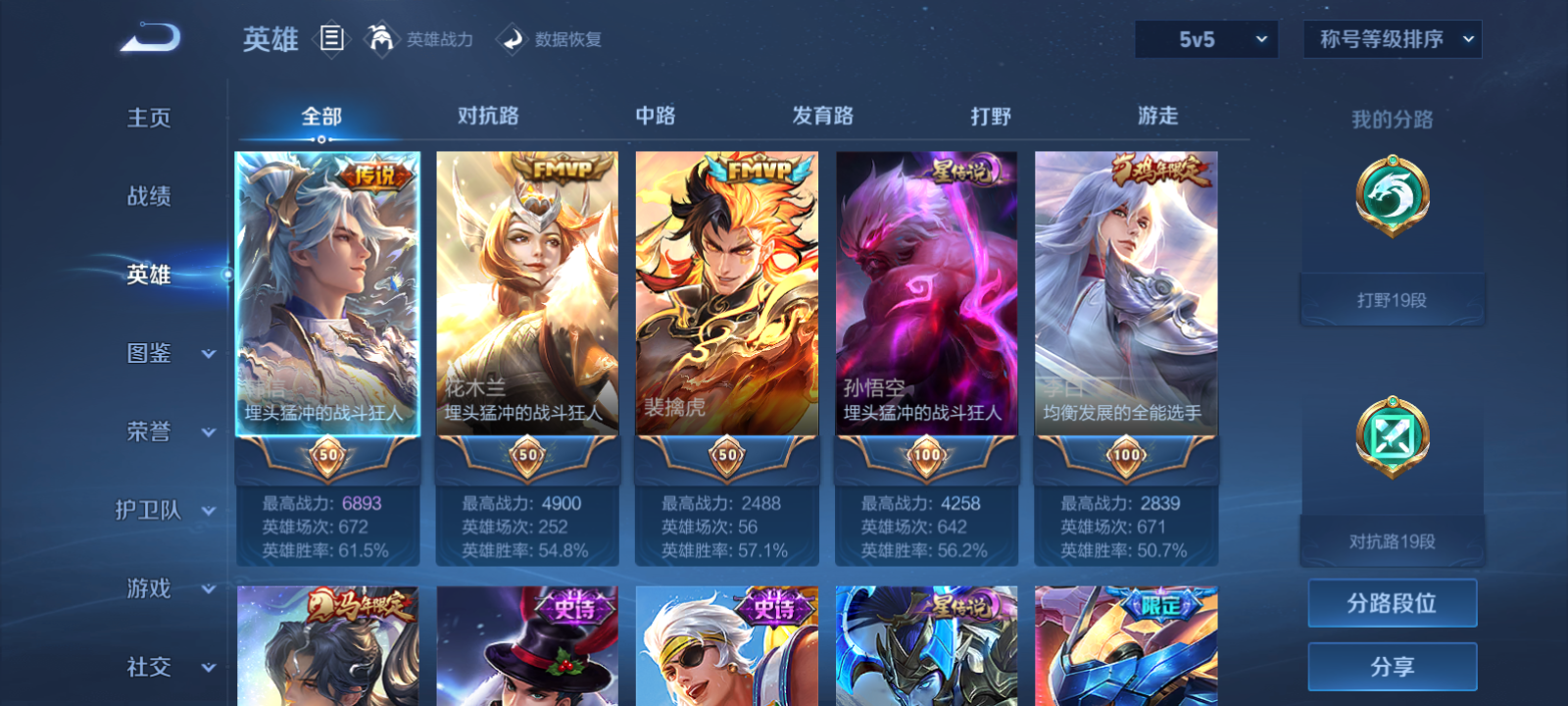Switch to the 打野 tab

990,116
